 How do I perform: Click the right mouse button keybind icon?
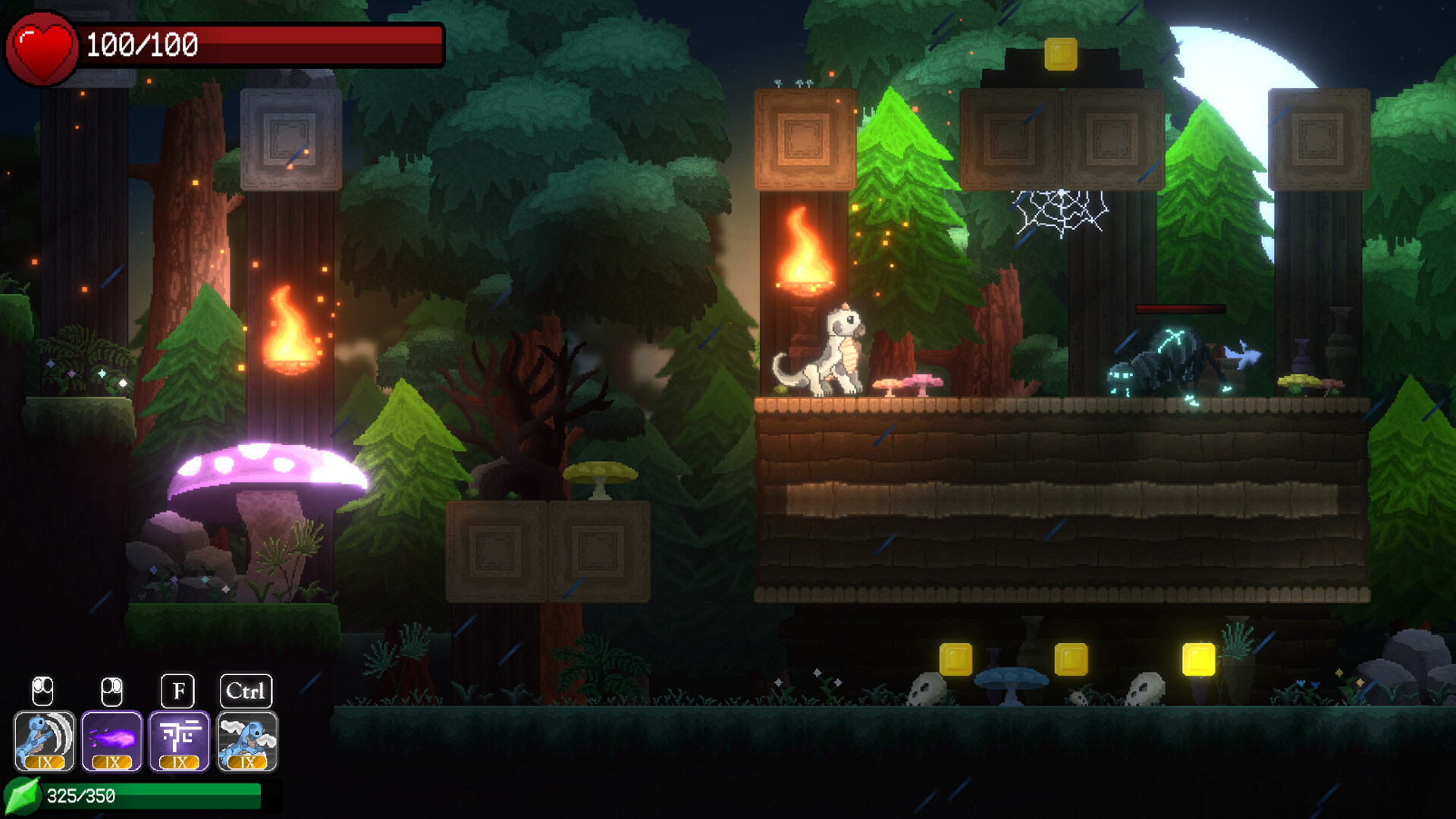point(111,691)
